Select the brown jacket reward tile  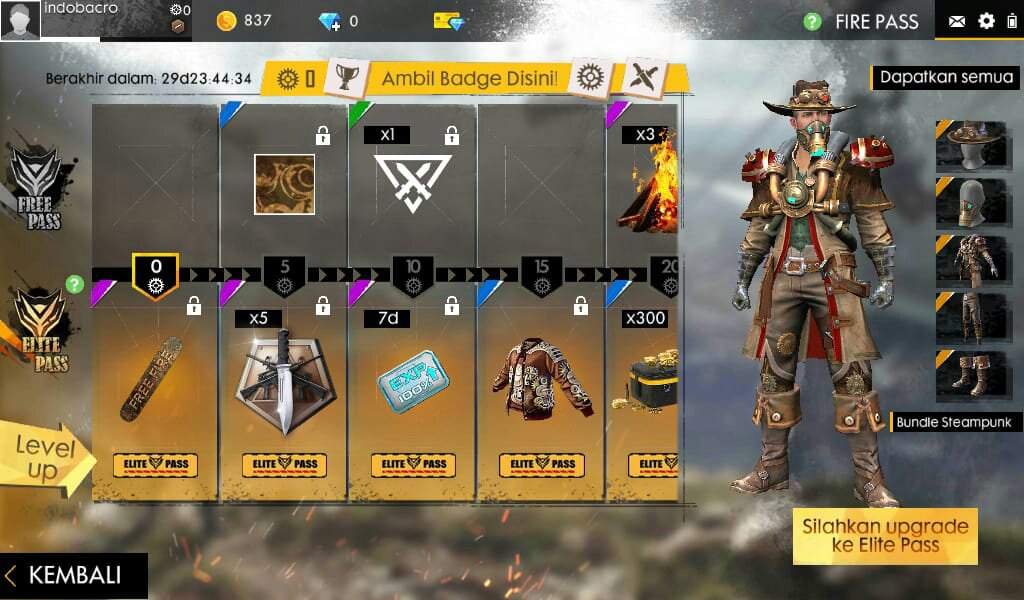coord(541,380)
